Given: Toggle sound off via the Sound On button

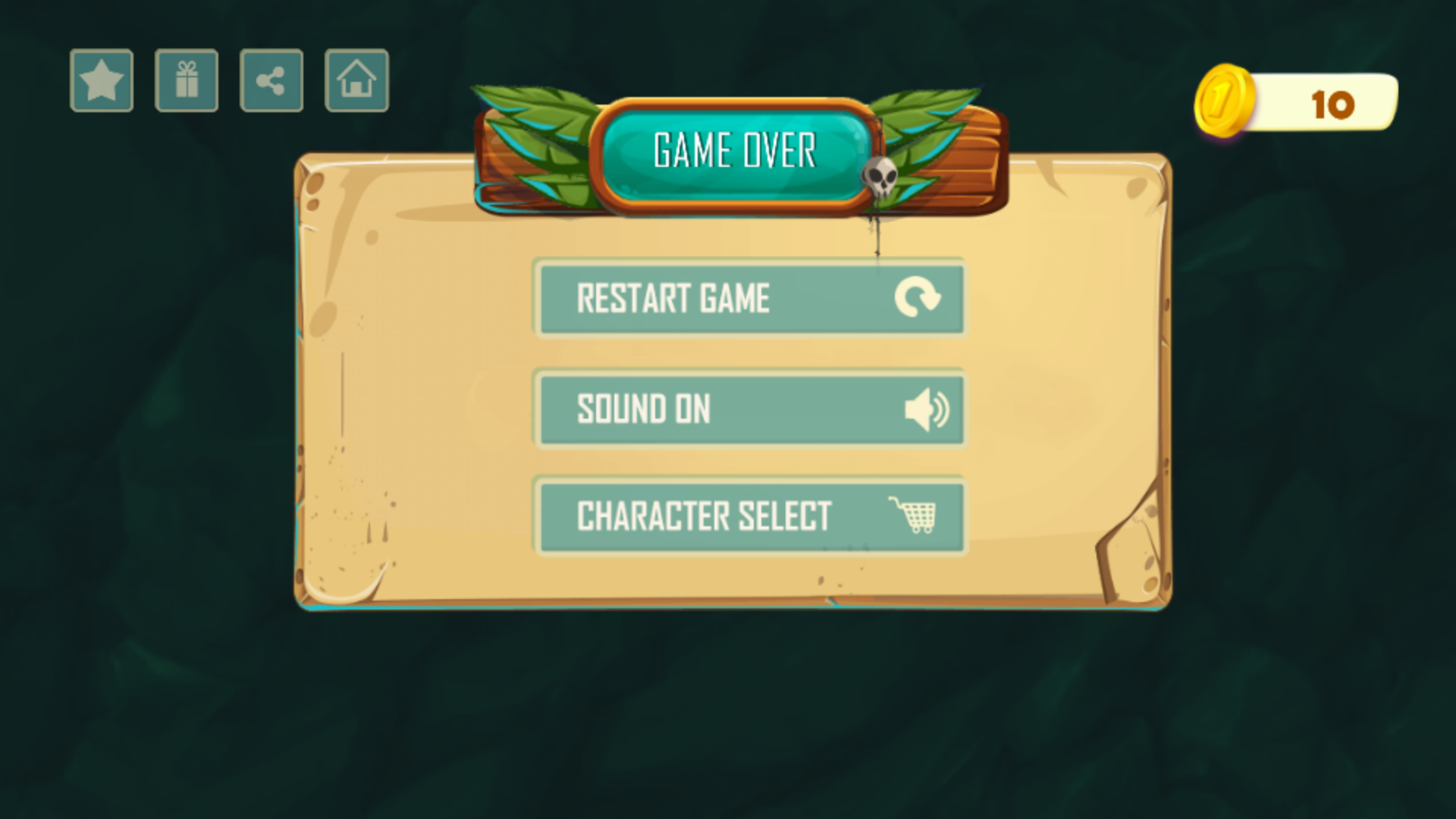Looking at the screenshot, I should [x=750, y=410].
